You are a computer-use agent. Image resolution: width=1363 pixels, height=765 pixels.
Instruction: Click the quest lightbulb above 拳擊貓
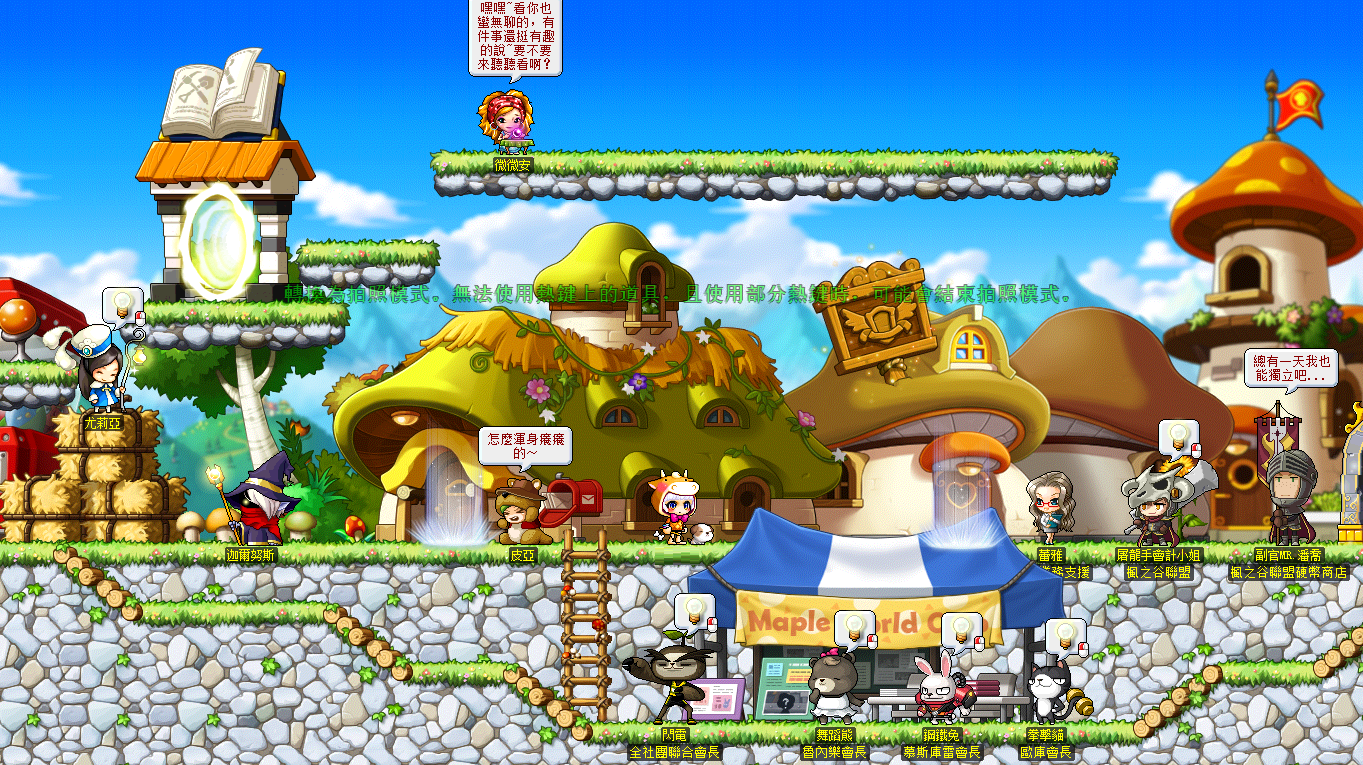1065,635
